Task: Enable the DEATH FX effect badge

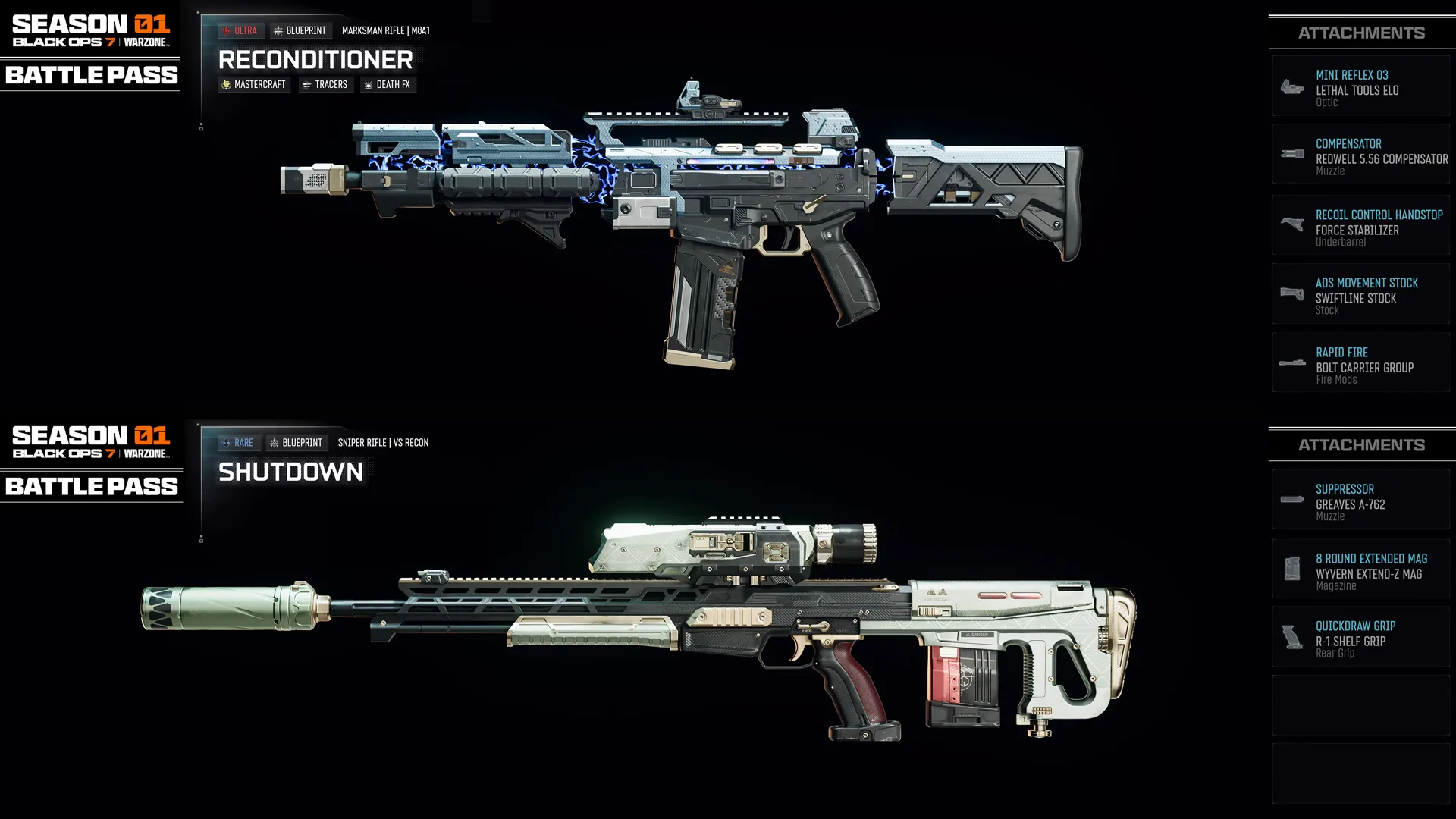Action: 388,84
